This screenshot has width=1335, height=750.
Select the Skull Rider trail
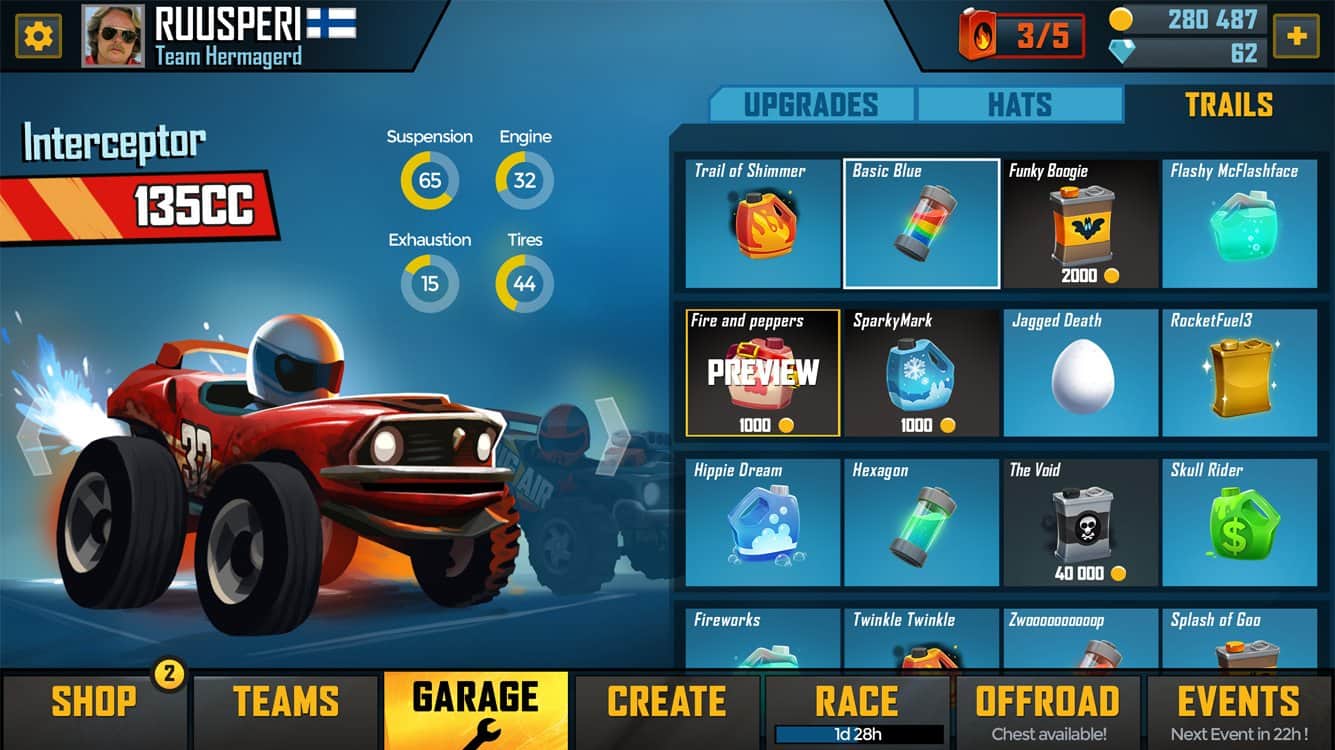(1240, 522)
